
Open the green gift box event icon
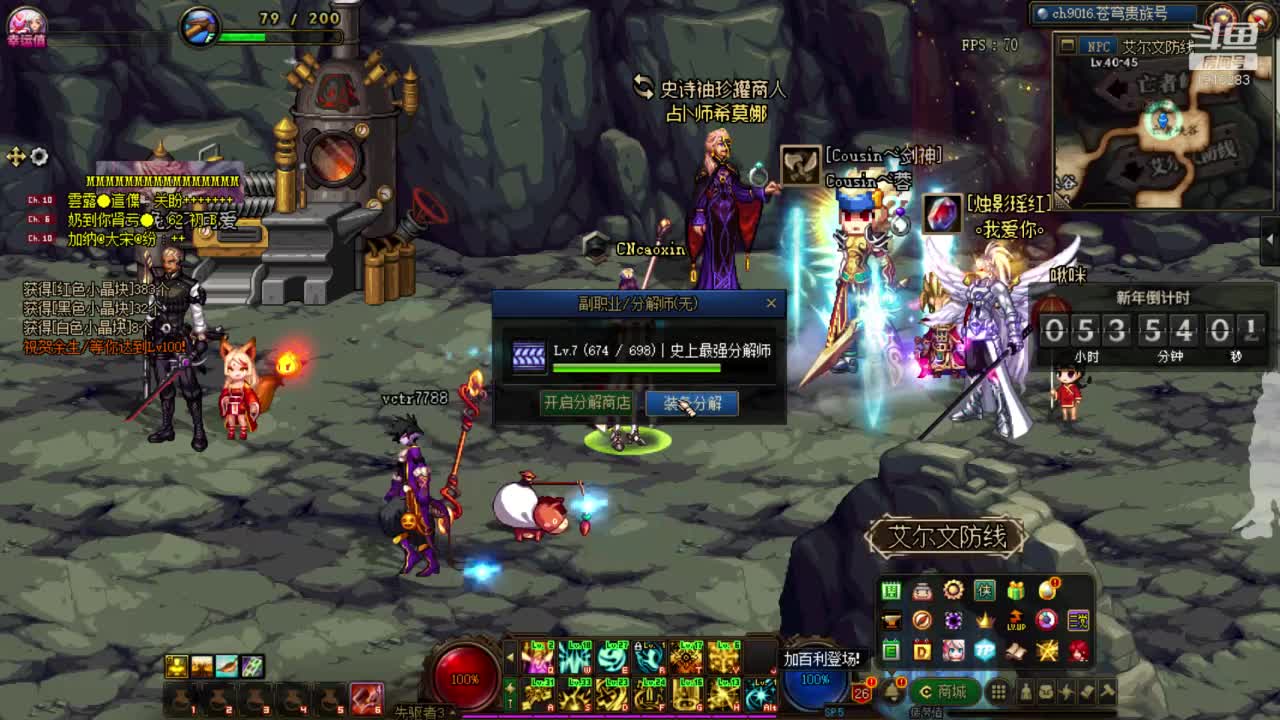pos(1016,591)
